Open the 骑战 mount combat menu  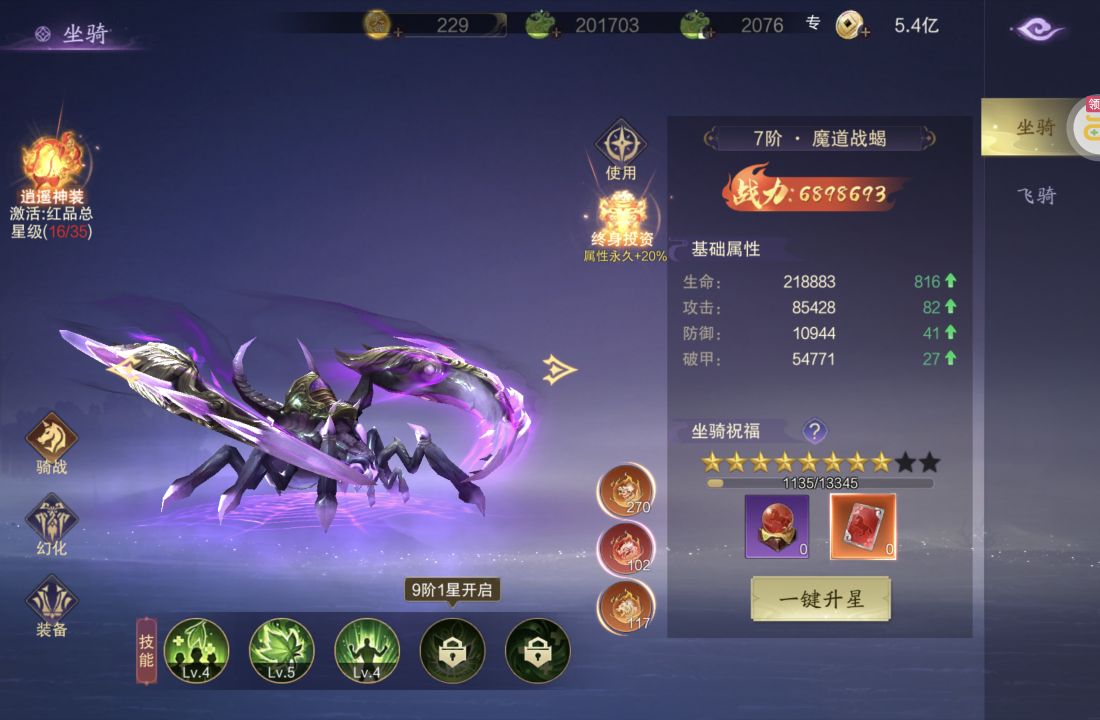click(51, 441)
